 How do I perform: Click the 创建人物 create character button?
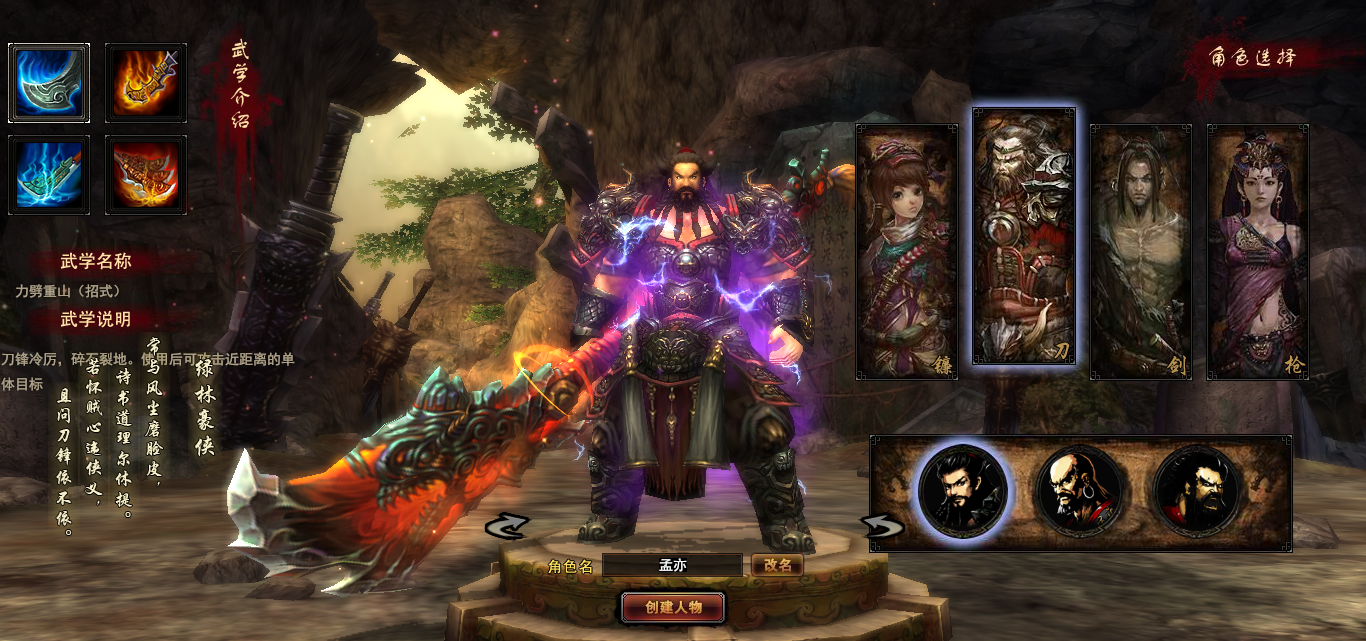coord(673,607)
